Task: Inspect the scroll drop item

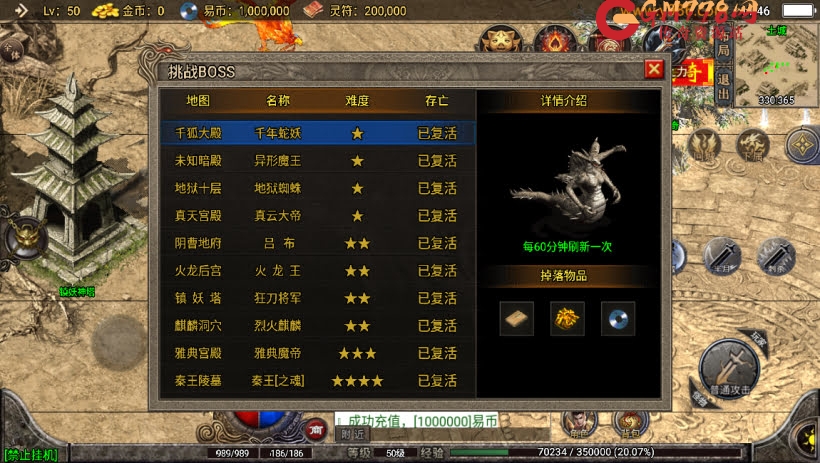Action: tap(517, 318)
